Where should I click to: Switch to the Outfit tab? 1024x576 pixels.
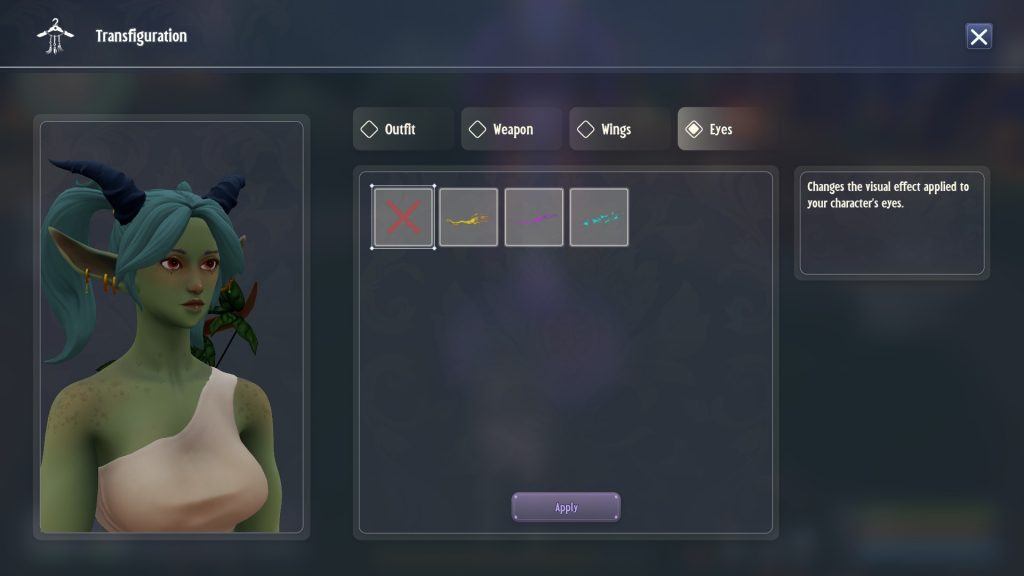(403, 129)
